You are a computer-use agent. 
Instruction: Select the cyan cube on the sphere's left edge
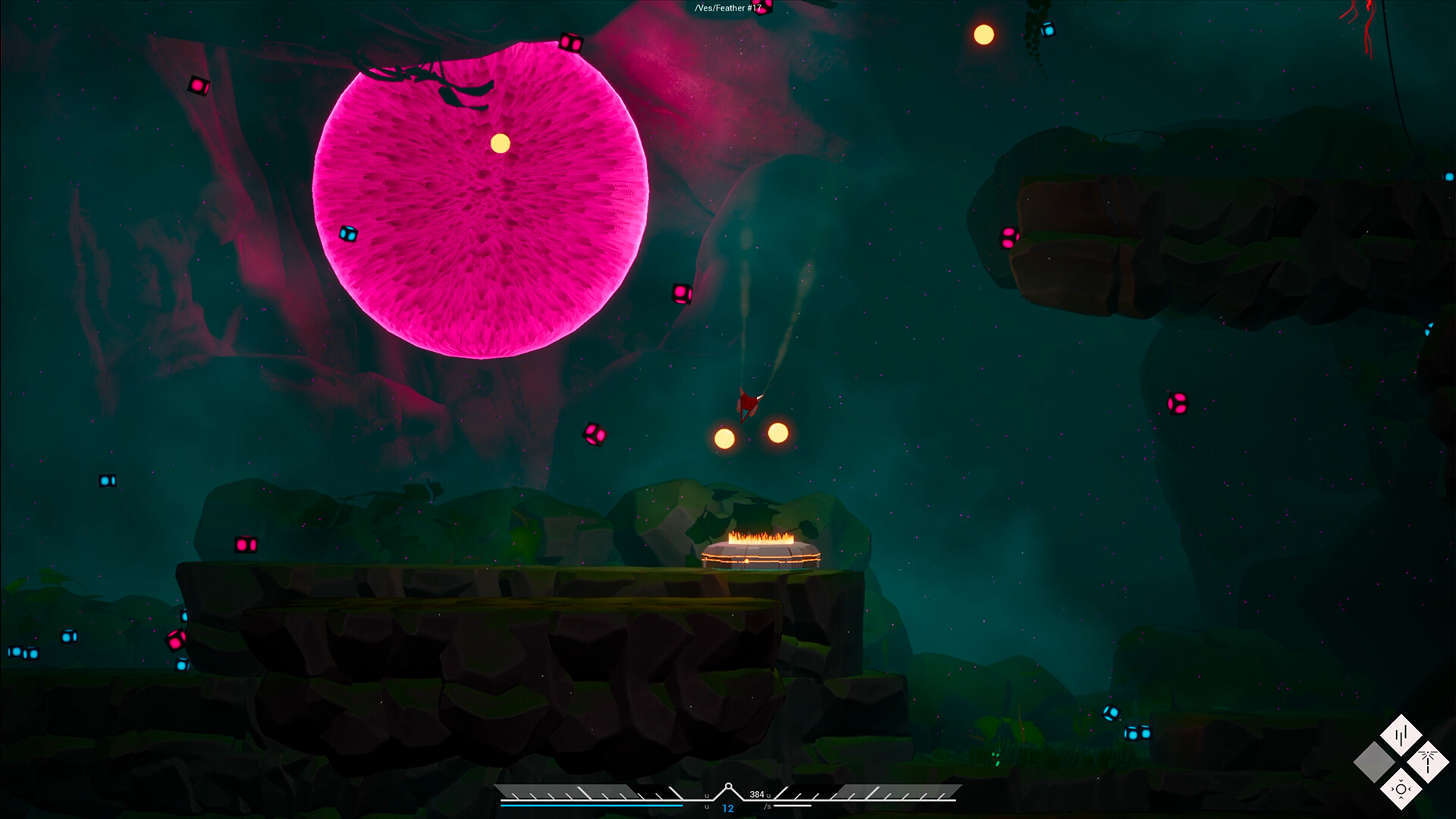tap(347, 235)
